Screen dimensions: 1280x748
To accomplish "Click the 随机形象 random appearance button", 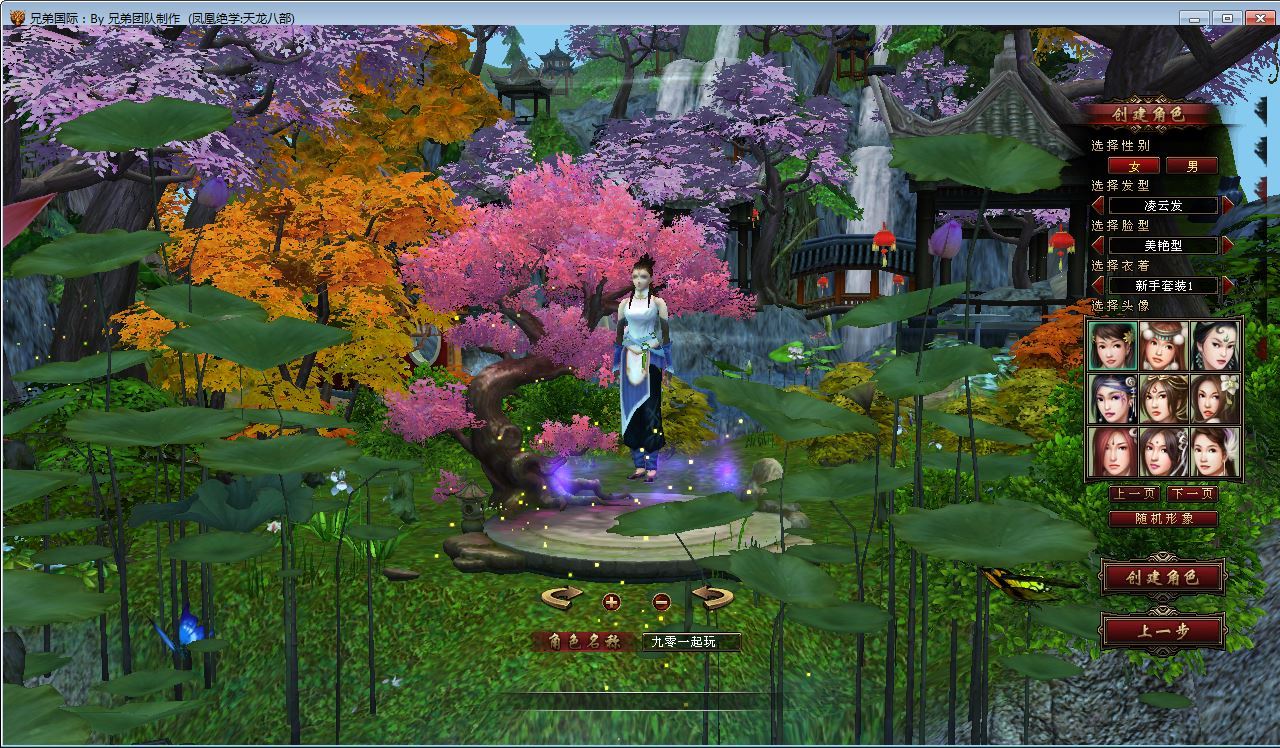I will 1163,519.
